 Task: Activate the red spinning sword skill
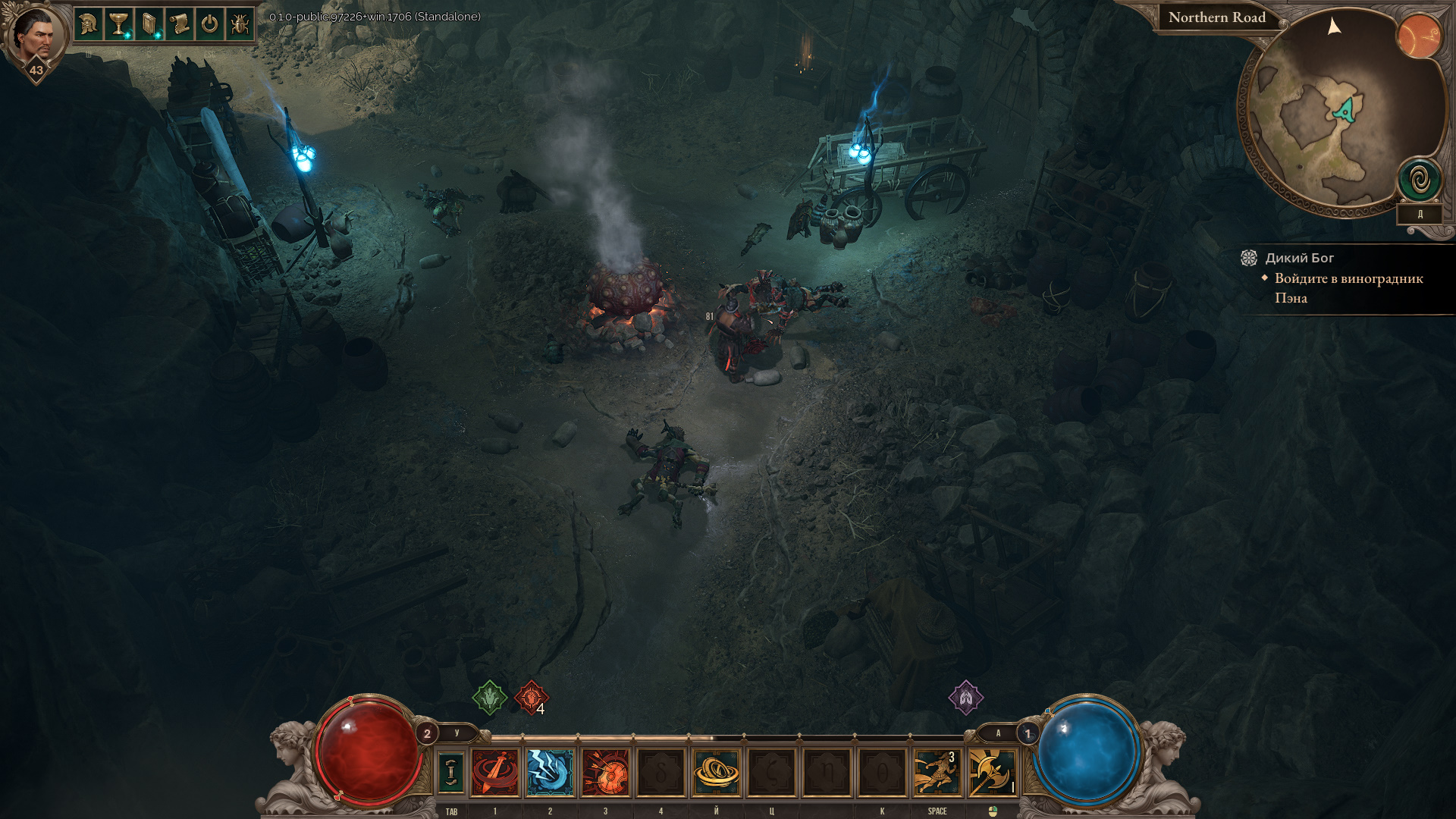[x=495, y=772]
